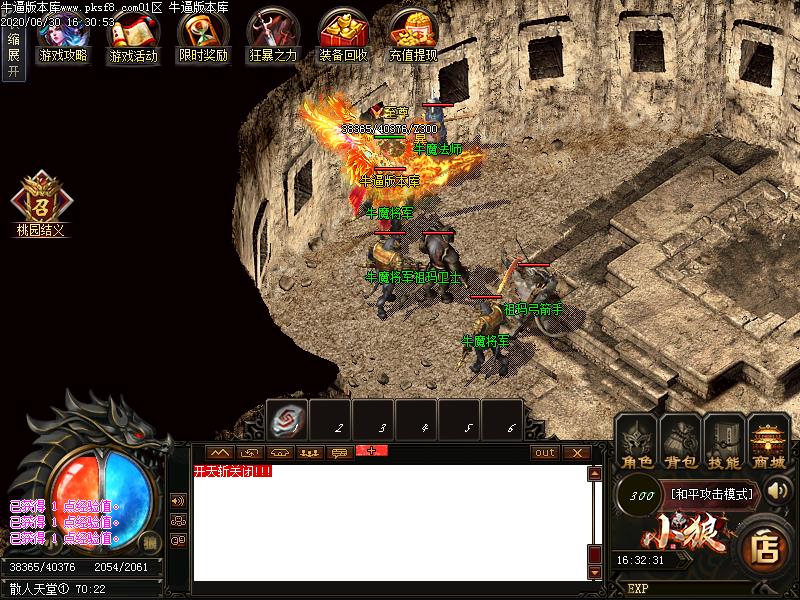Image resolution: width=800 pixels, height=600 pixels.
Task: Click the red plus chat tab
Action: click(371, 451)
